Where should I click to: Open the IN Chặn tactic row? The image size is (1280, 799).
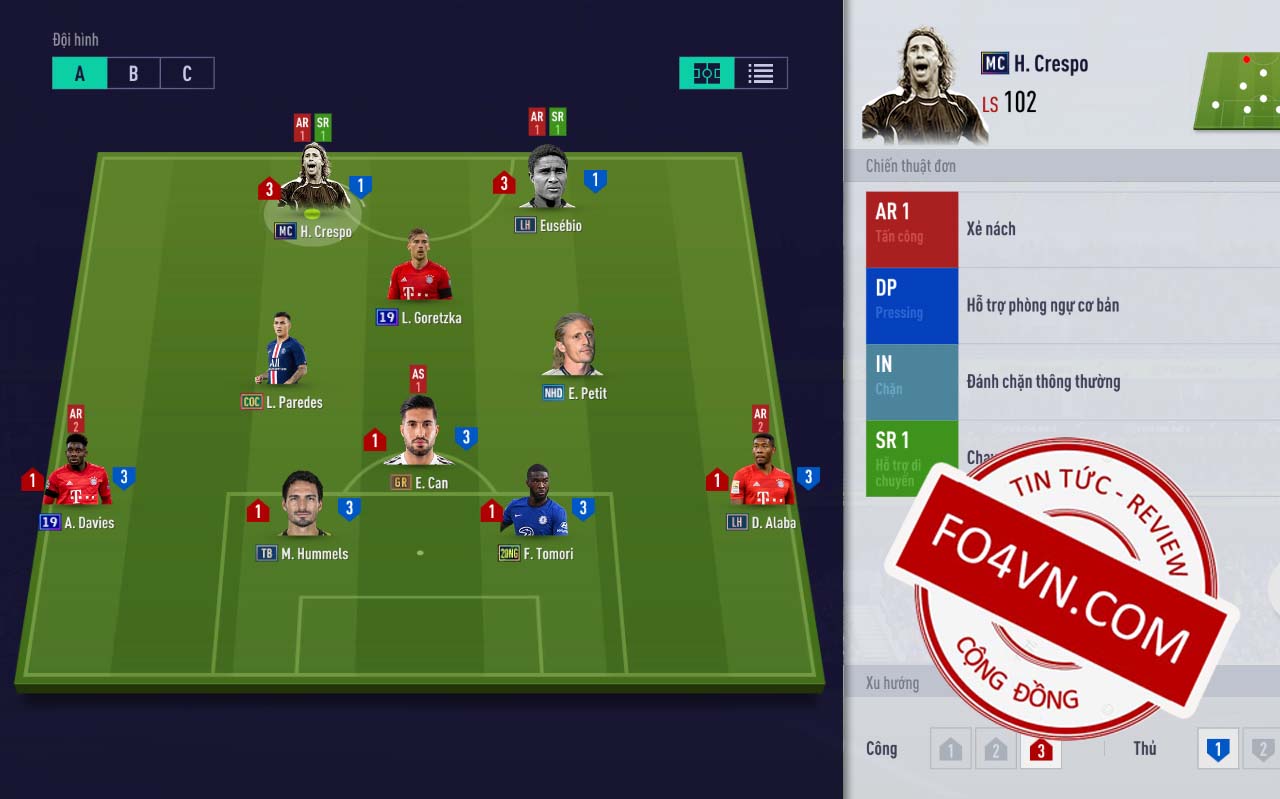(1070, 381)
